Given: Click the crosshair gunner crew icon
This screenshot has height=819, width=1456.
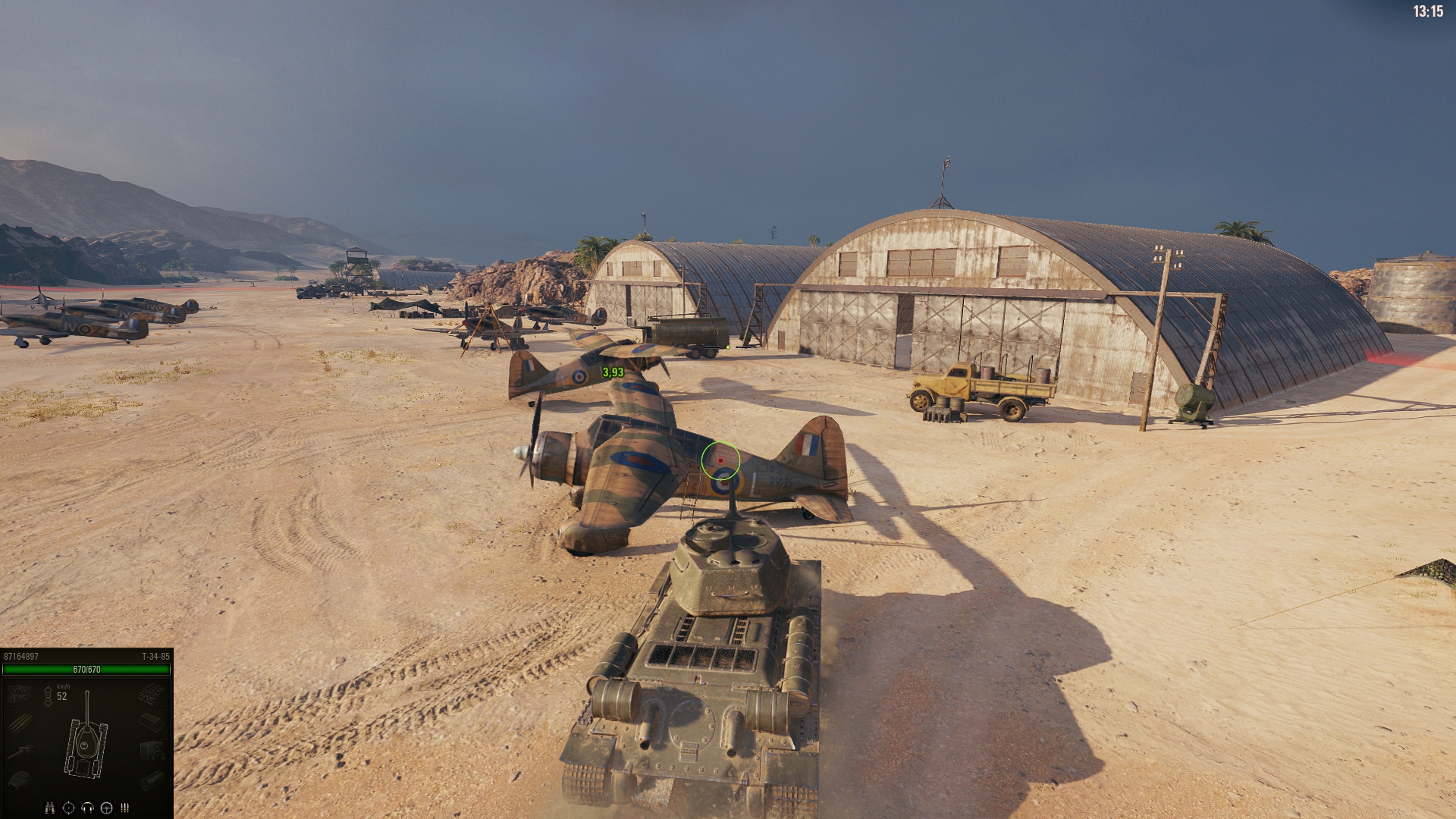Looking at the screenshot, I should coord(68,808).
